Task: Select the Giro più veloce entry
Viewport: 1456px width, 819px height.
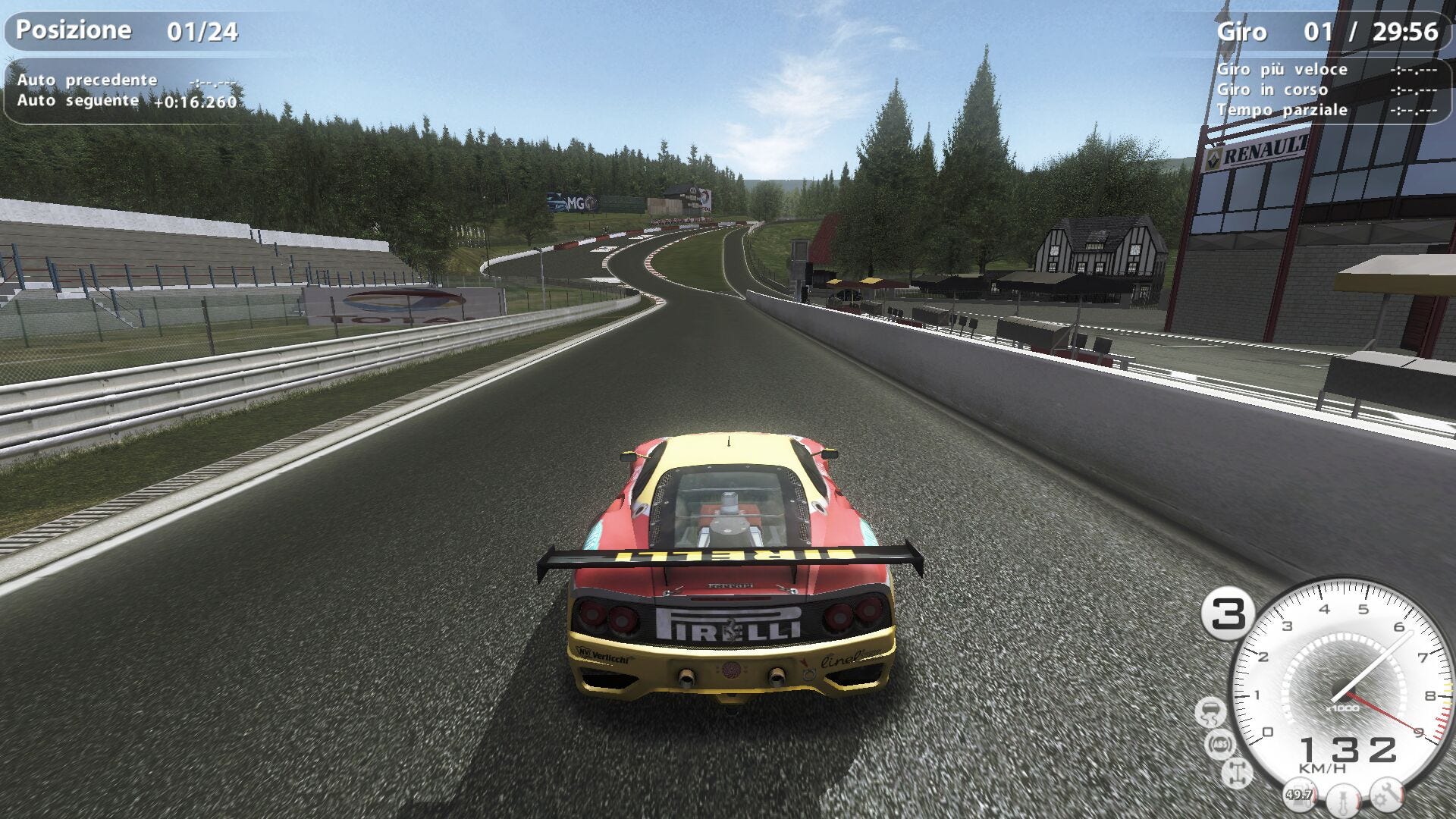Action: [1283, 69]
